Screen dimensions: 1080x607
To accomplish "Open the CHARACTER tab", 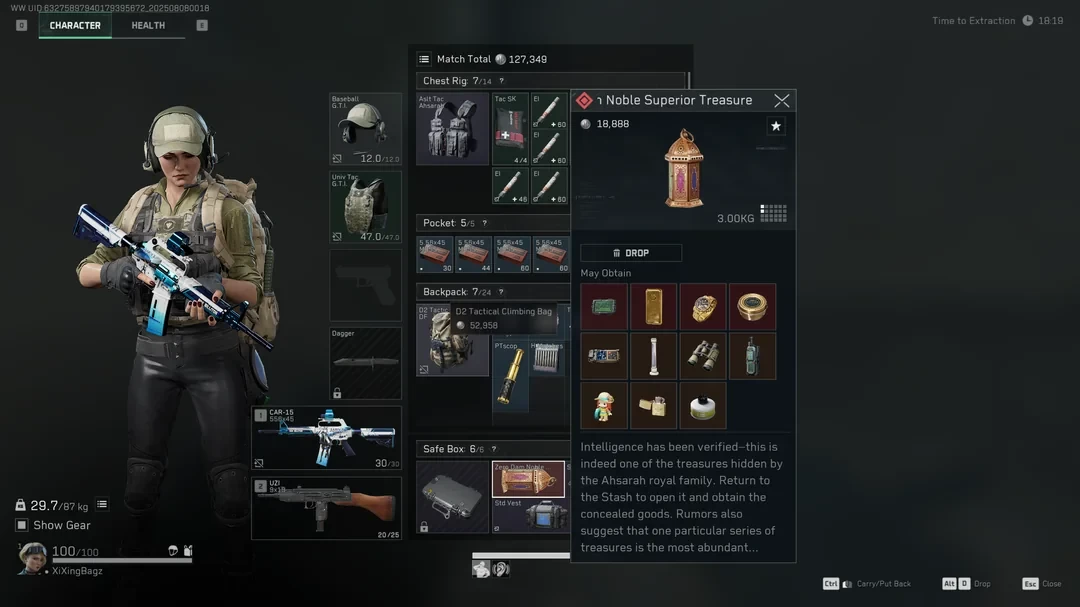I will 75,25.
